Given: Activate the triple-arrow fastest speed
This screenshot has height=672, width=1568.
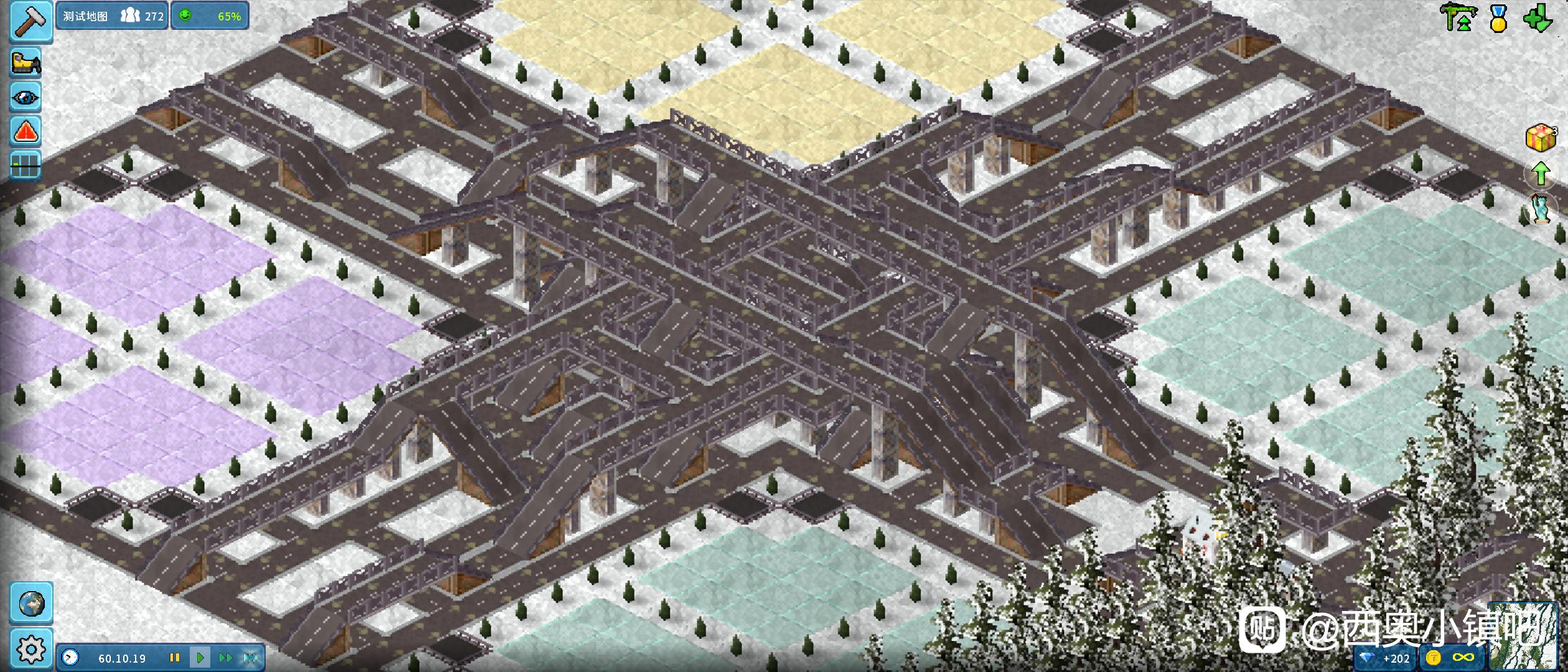Looking at the screenshot, I should pyautogui.click(x=250, y=658).
